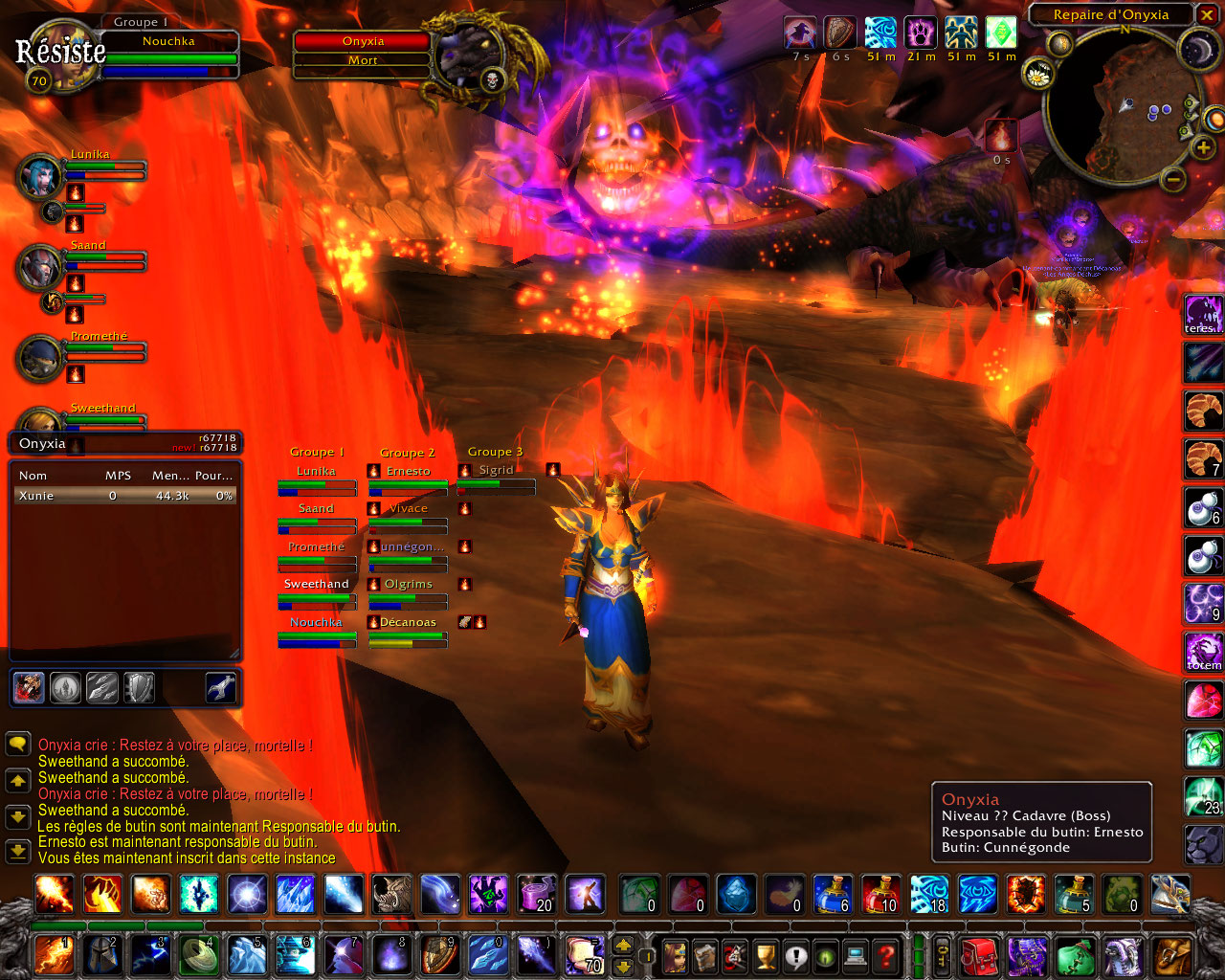This screenshot has width=1225, height=980.
Task: Cast the fireball spell in slot 1
Action: [x=54, y=955]
